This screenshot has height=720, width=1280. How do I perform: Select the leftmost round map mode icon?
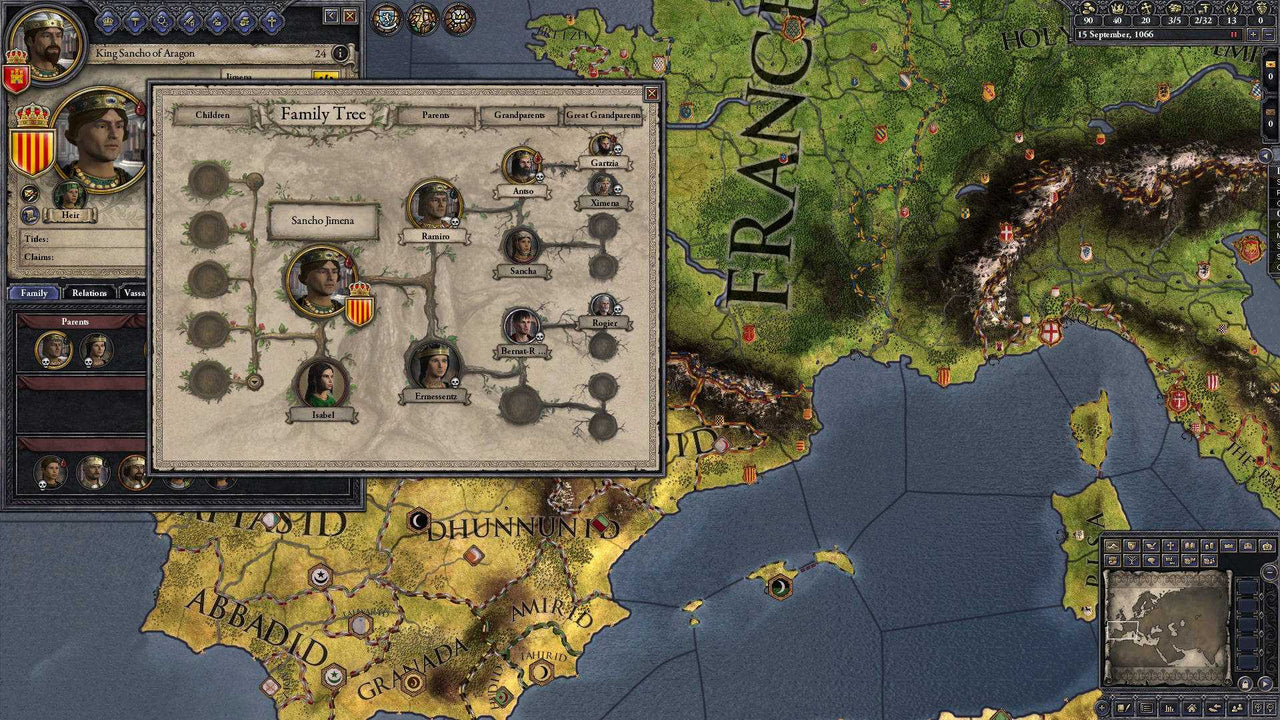(385, 15)
